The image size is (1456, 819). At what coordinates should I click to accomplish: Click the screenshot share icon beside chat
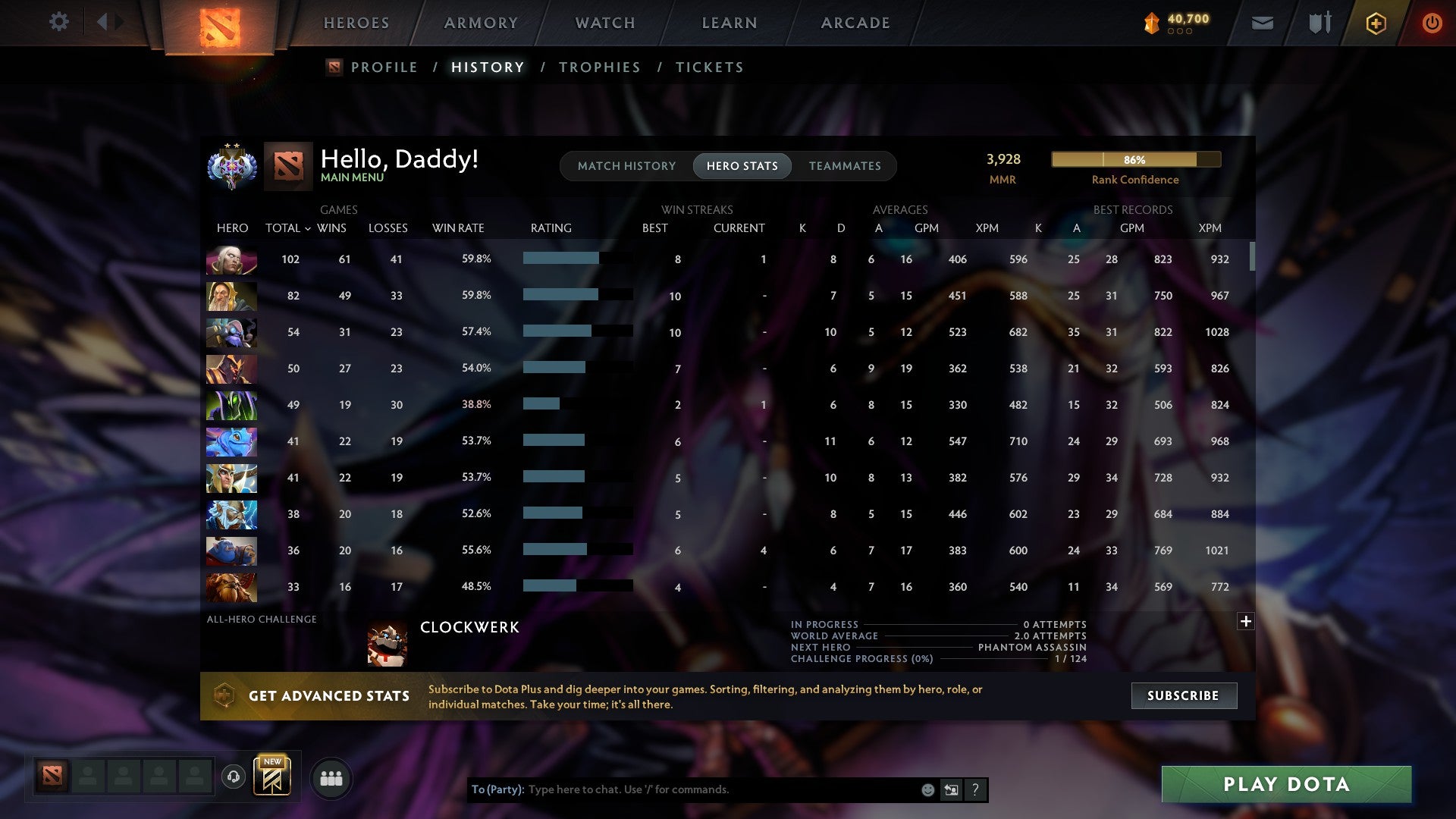[x=951, y=789]
